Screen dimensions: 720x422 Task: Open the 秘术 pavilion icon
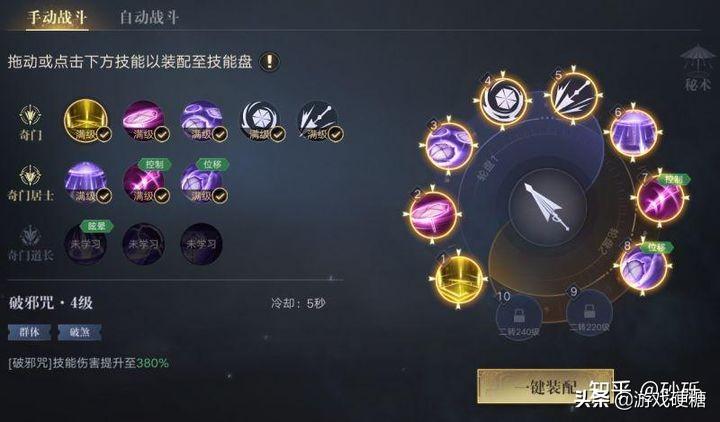pyautogui.click(x=695, y=65)
